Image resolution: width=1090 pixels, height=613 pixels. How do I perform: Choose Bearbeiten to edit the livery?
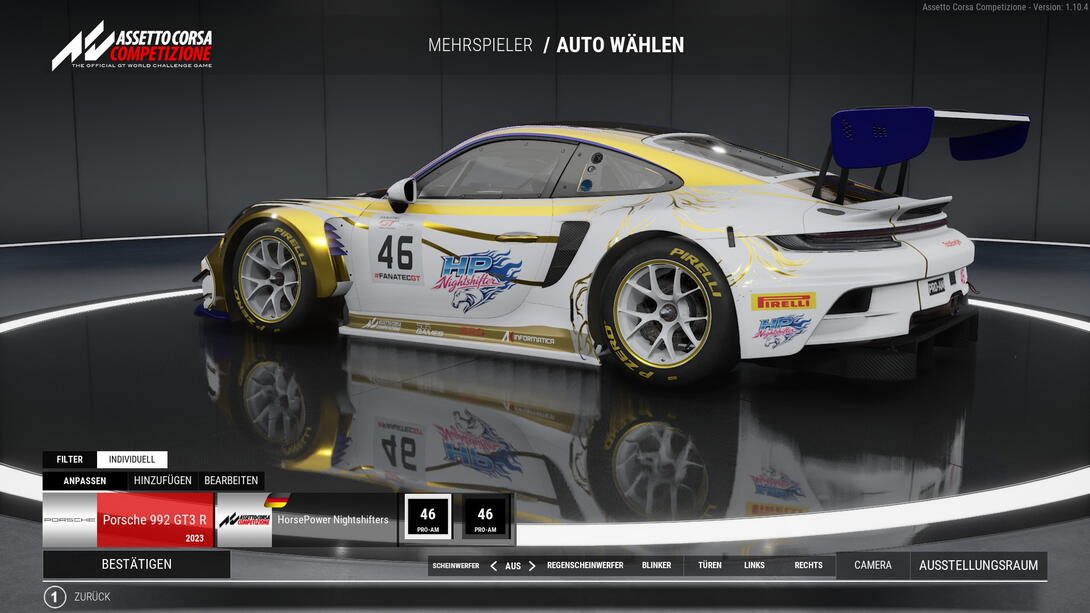coord(231,481)
